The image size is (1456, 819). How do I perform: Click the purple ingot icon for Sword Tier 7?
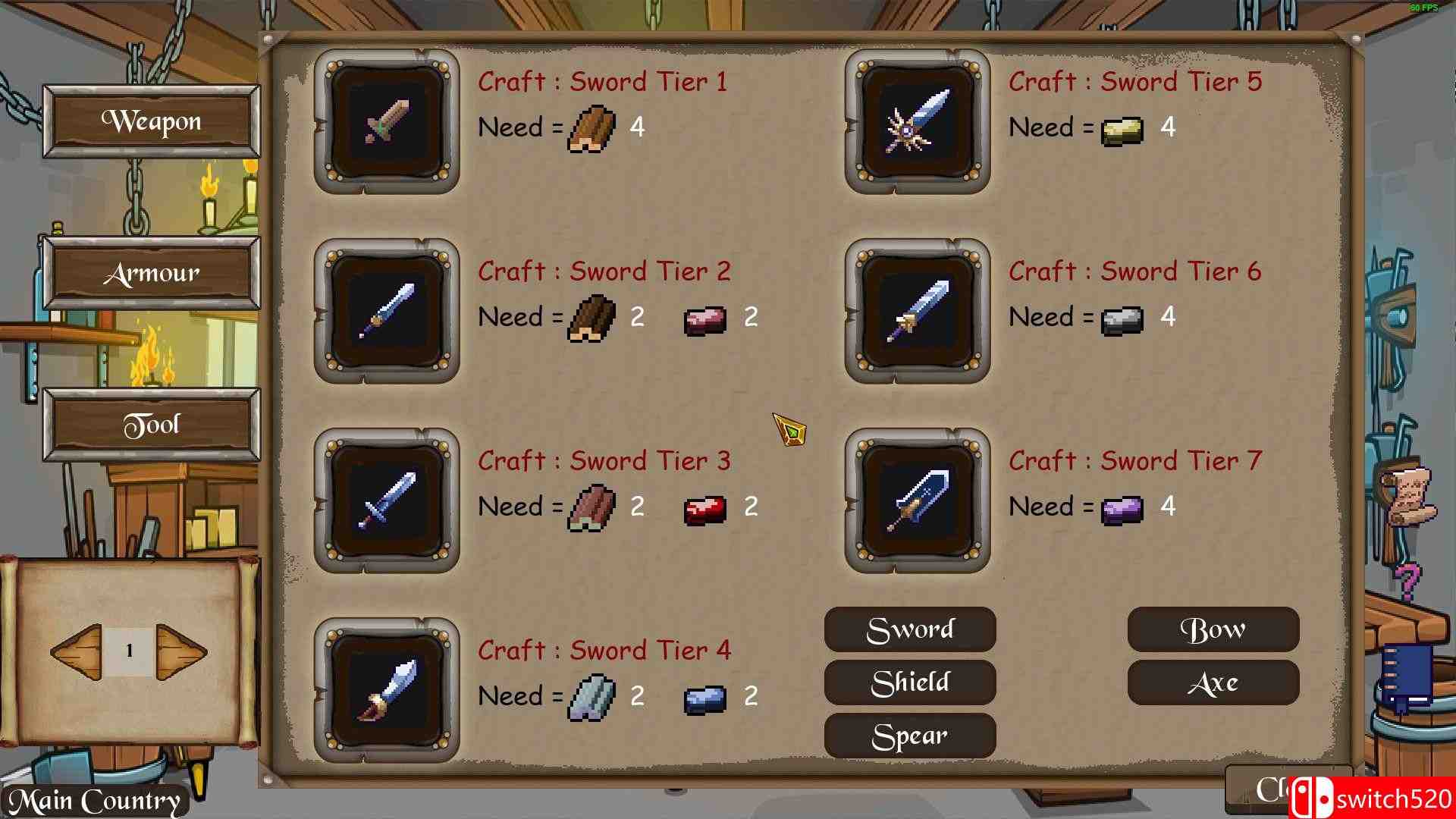click(x=1122, y=507)
